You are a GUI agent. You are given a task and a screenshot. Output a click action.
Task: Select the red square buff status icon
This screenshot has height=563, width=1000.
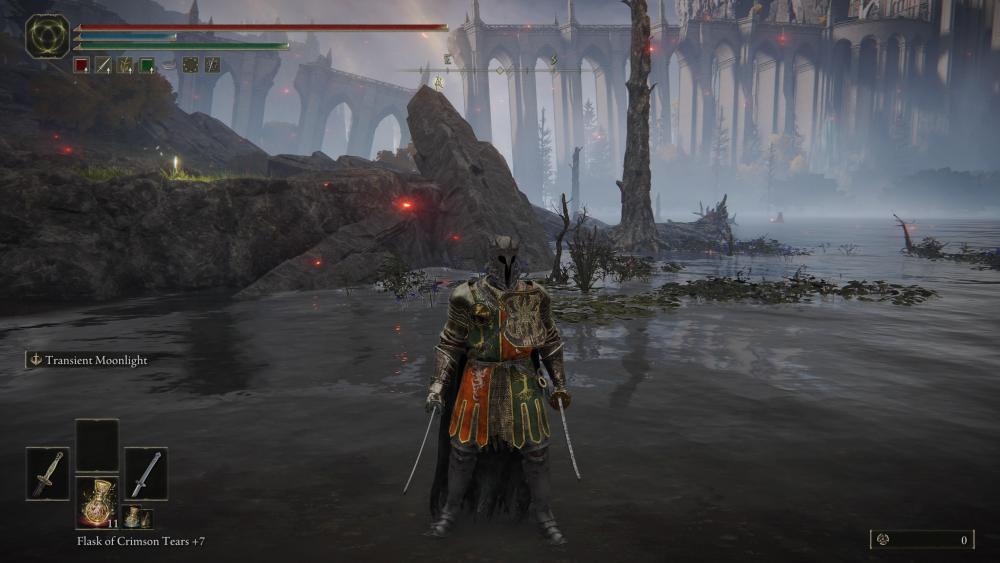81,65
